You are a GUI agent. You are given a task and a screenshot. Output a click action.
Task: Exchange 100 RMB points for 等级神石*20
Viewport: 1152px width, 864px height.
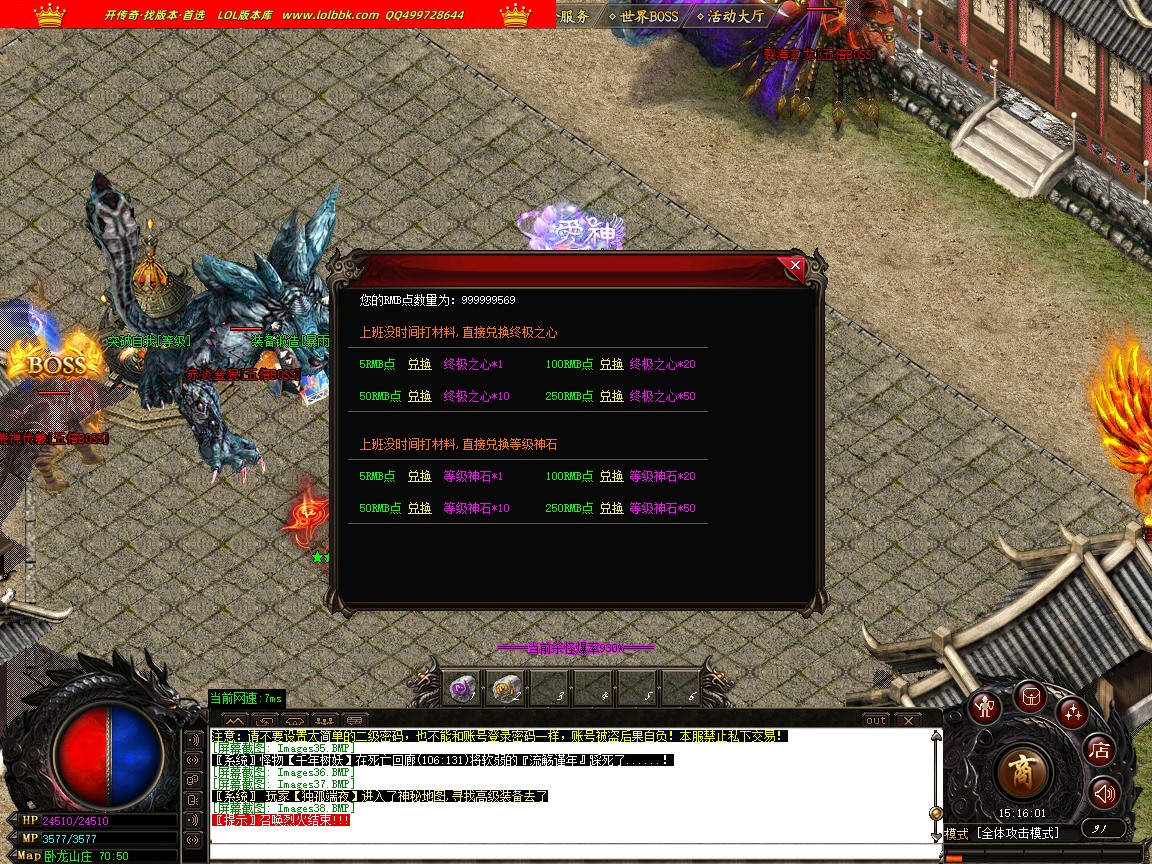(x=612, y=477)
